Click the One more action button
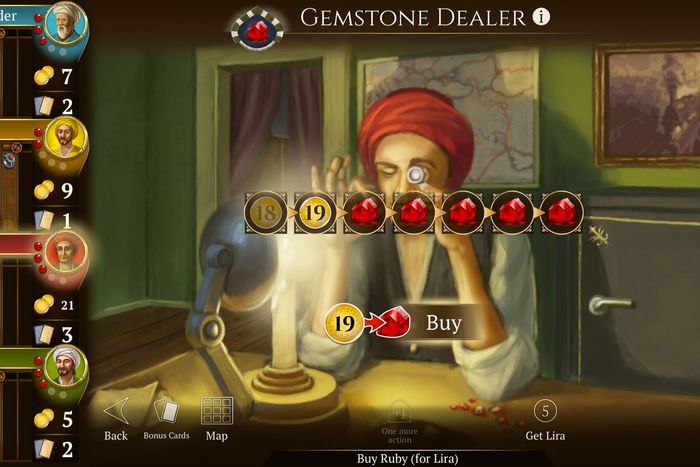Screen dimensions: 700x467 click(x=398, y=419)
